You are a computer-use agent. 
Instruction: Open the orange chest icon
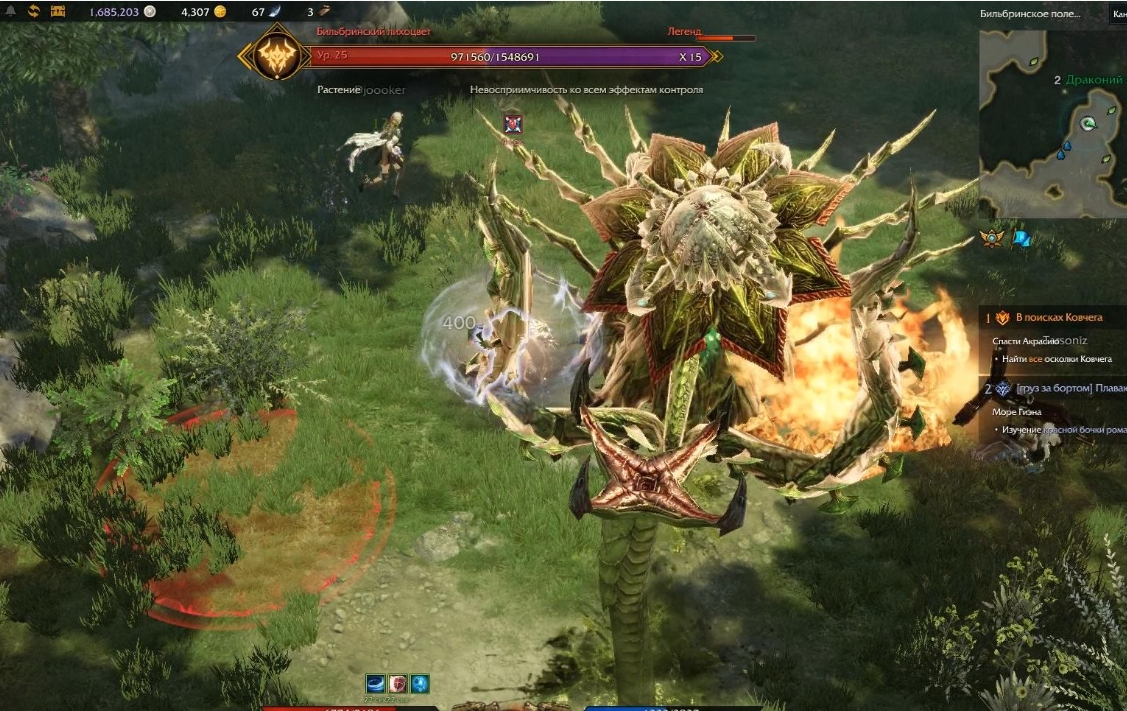[57, 11]
